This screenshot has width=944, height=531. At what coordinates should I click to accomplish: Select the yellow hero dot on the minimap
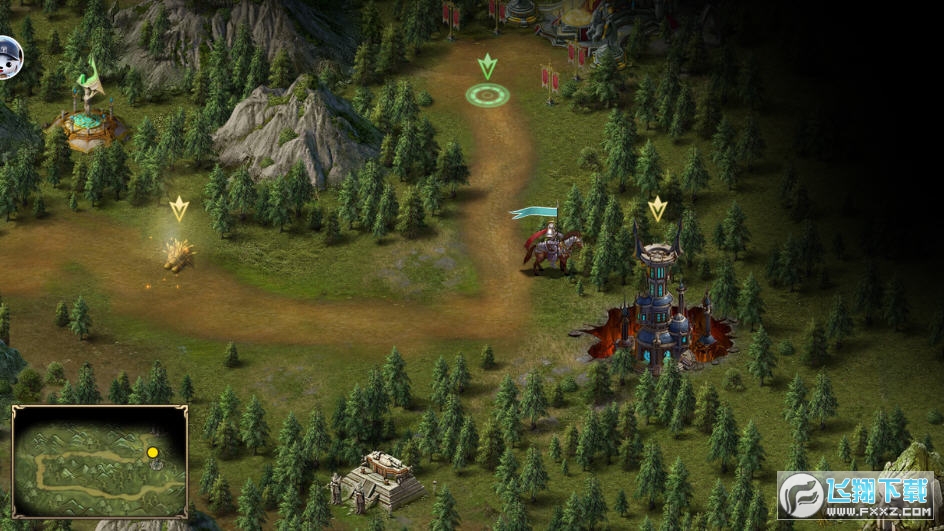click(x=153, y=452)
